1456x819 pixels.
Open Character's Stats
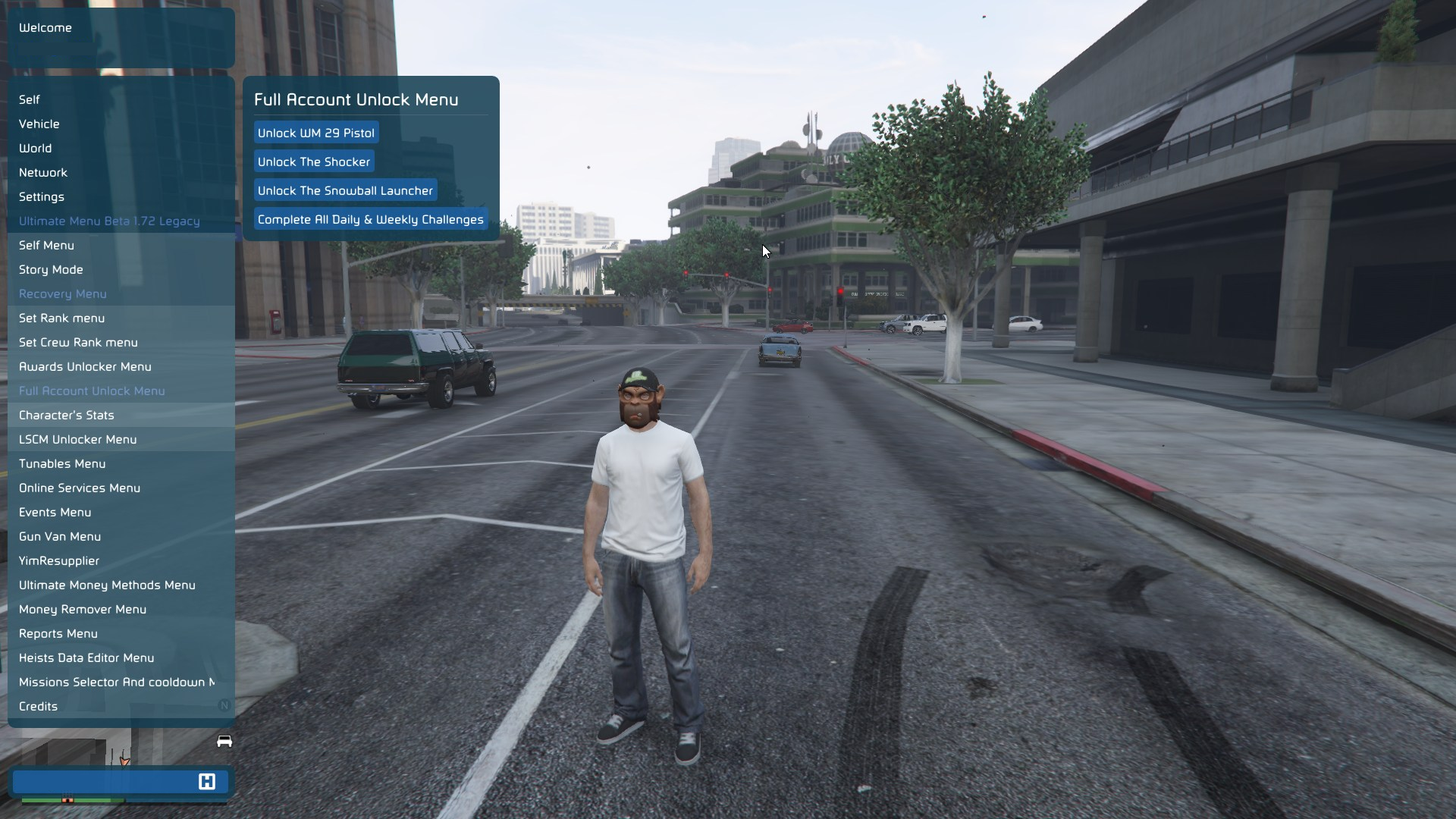point(66,415)
